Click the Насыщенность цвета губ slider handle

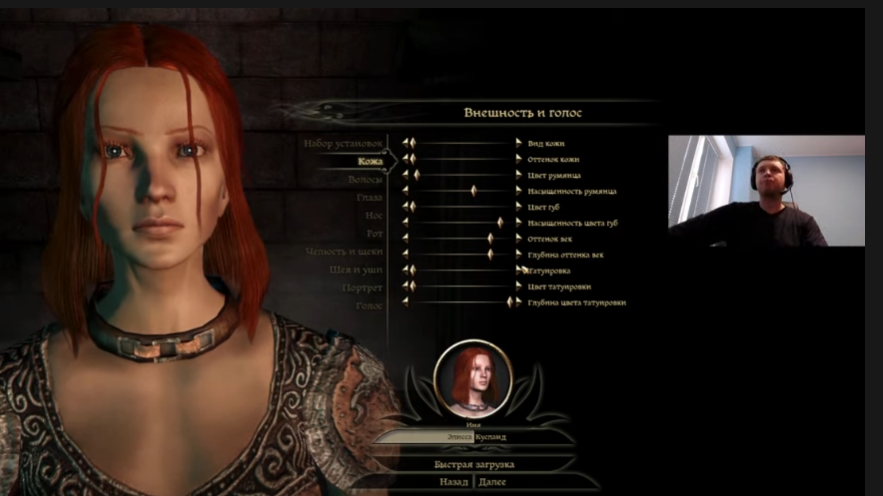point(500,222)
